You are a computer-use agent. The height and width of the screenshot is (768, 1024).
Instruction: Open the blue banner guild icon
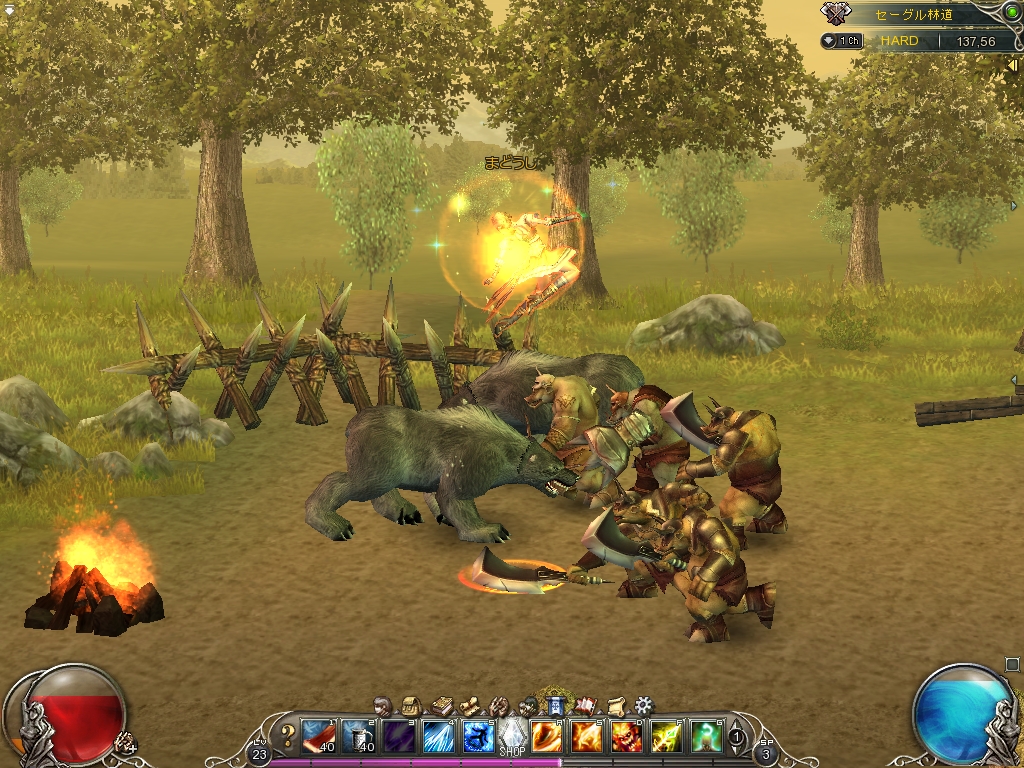point(555,705)
